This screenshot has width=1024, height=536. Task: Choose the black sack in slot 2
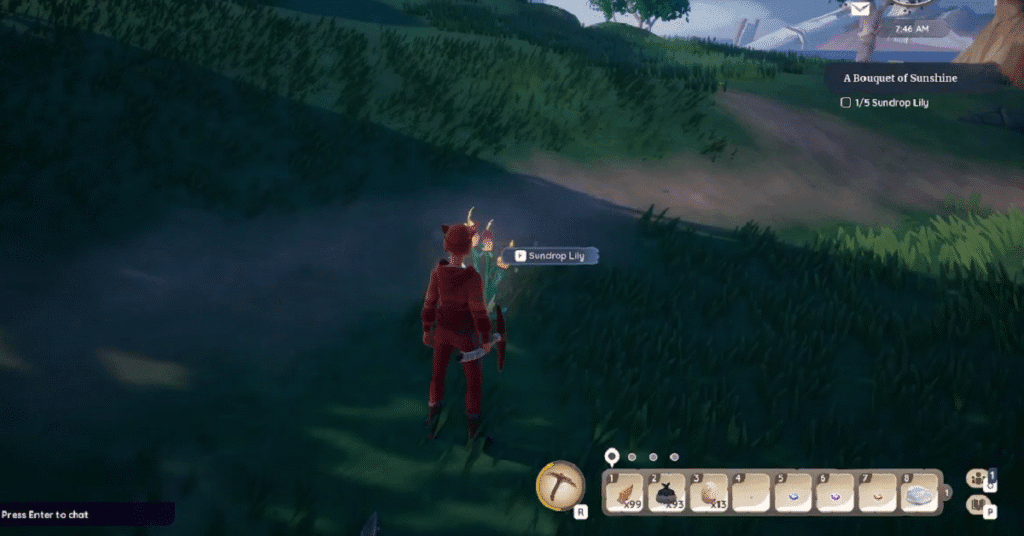(x=668, y=492)
